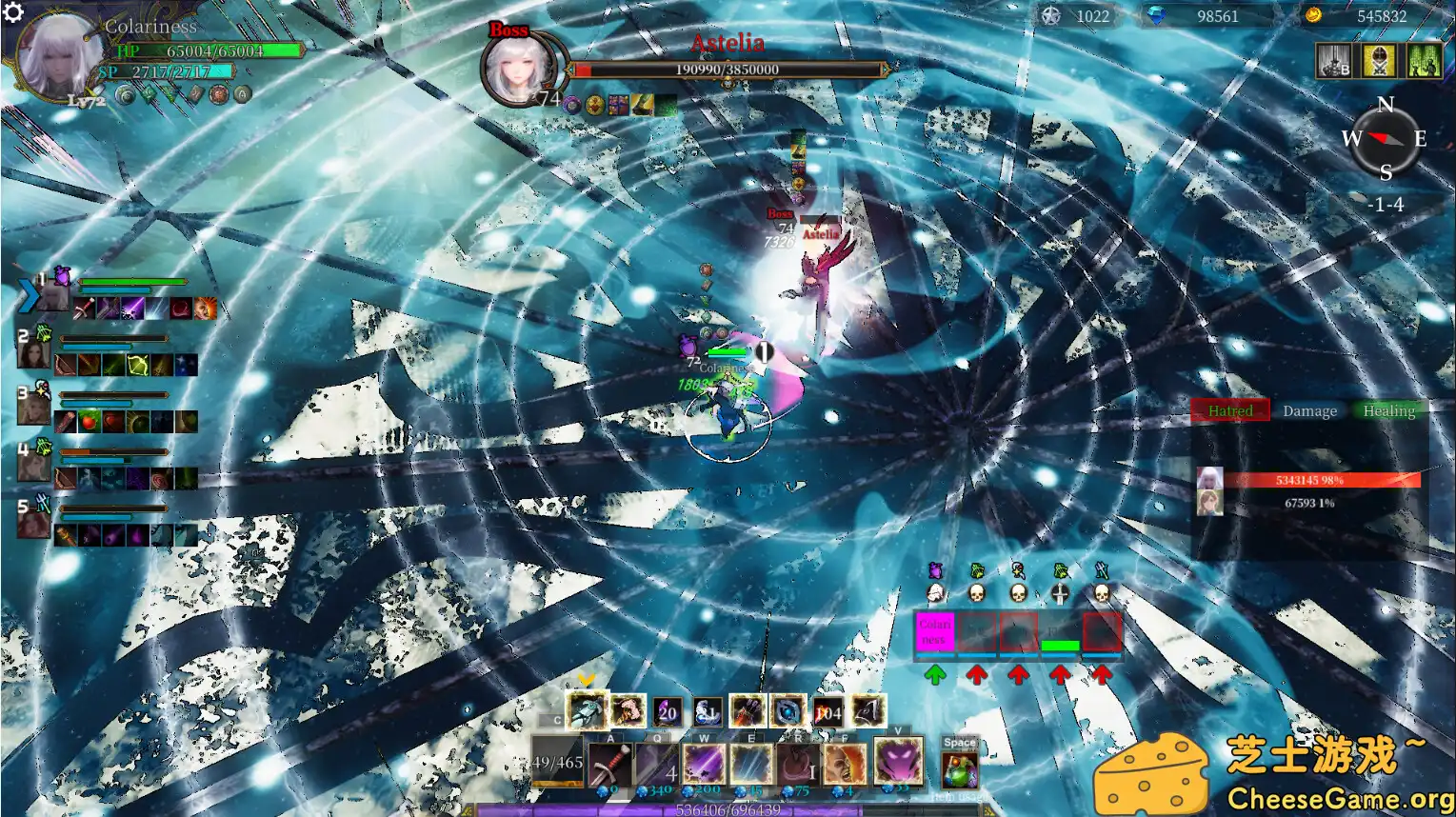1456x817 pixels.
Task: Toggle the green upgrade arrow under Colariness
Action: [x=935, y=675]
